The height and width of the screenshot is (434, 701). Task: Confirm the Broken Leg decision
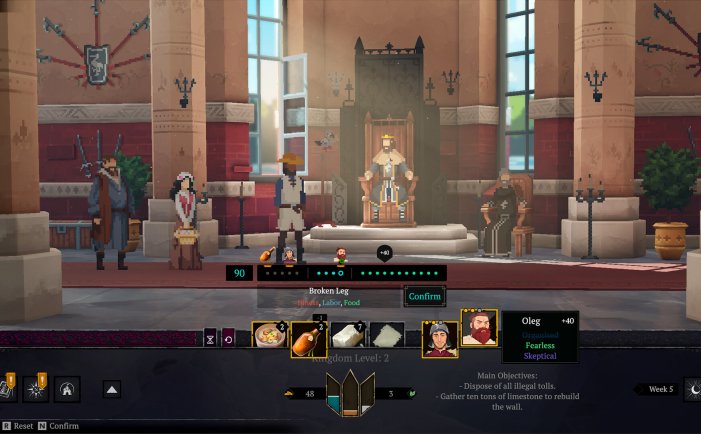tap(424, 296)
